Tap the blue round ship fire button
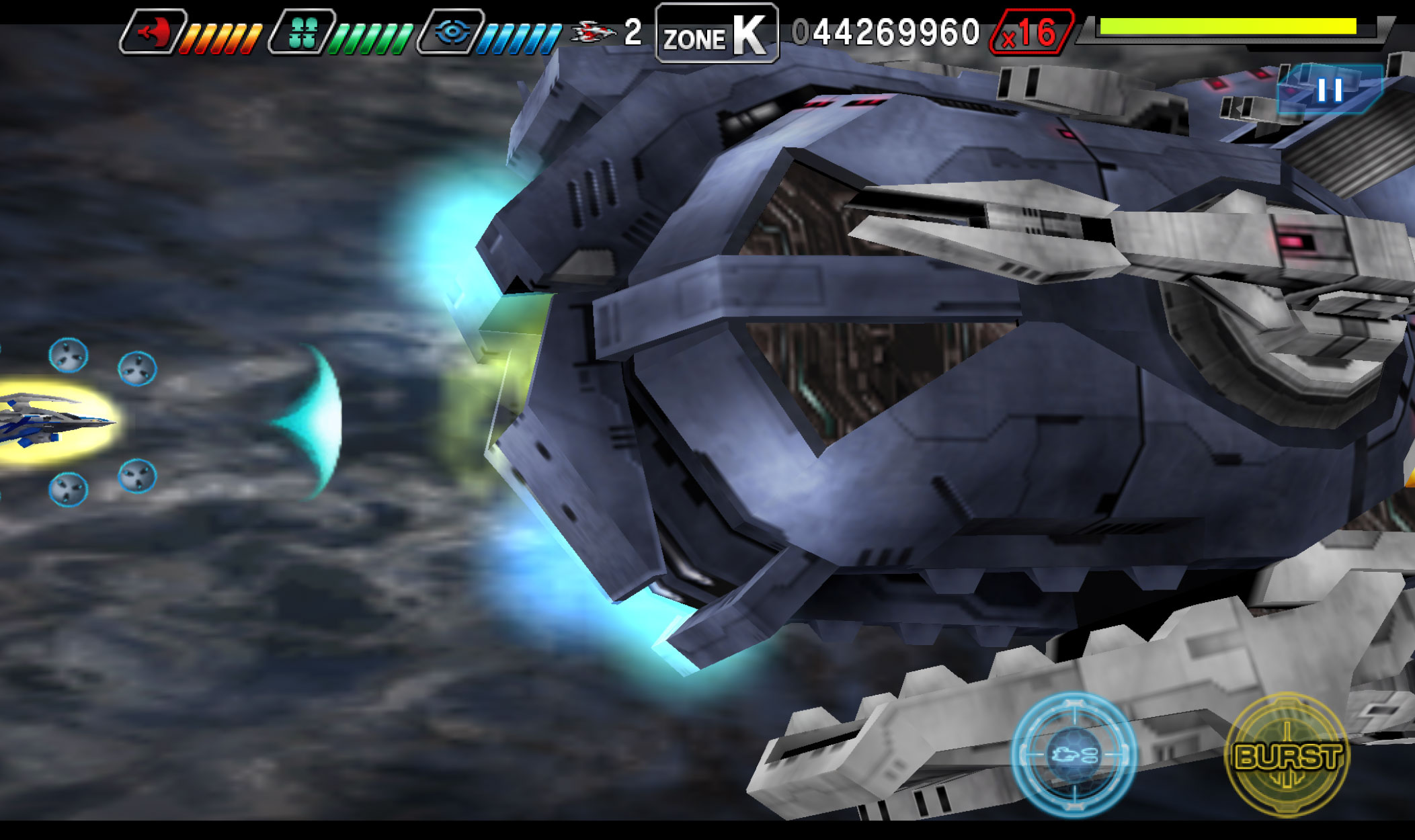The width and height of the screenshot is (1415, 840). pos(1074,754)
